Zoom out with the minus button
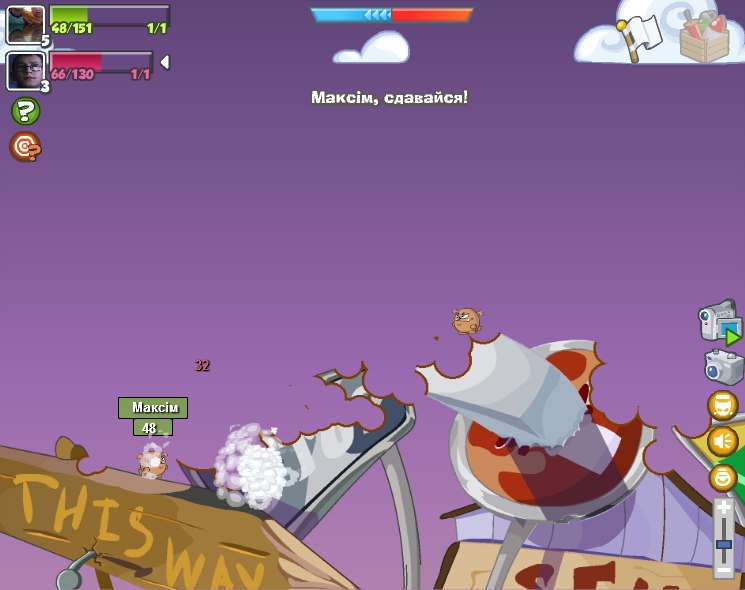This screenshot has width=745, height=590. pyautogui.click(x=723, y=569)
